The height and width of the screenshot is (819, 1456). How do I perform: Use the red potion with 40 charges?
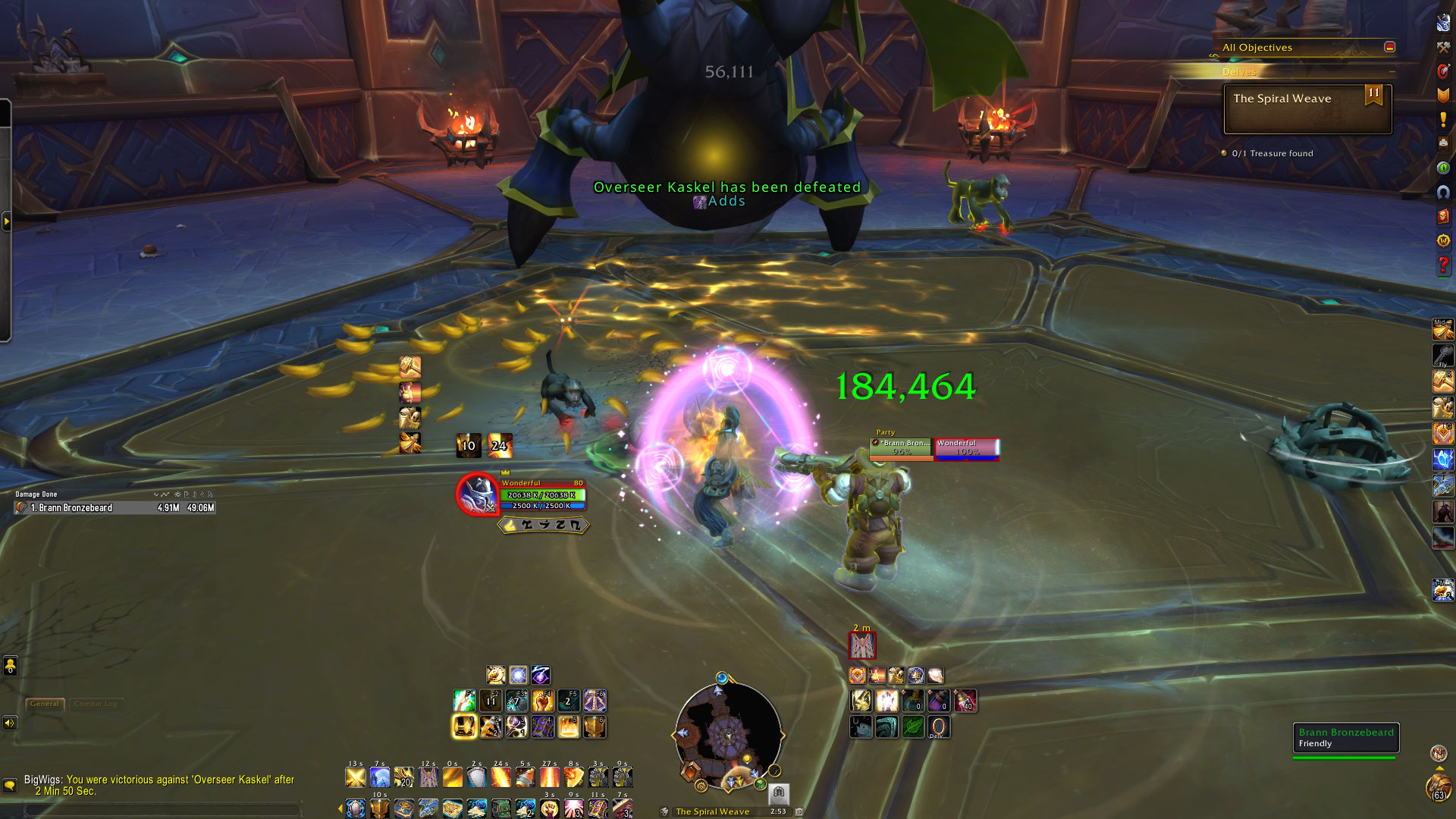(965, 701)
